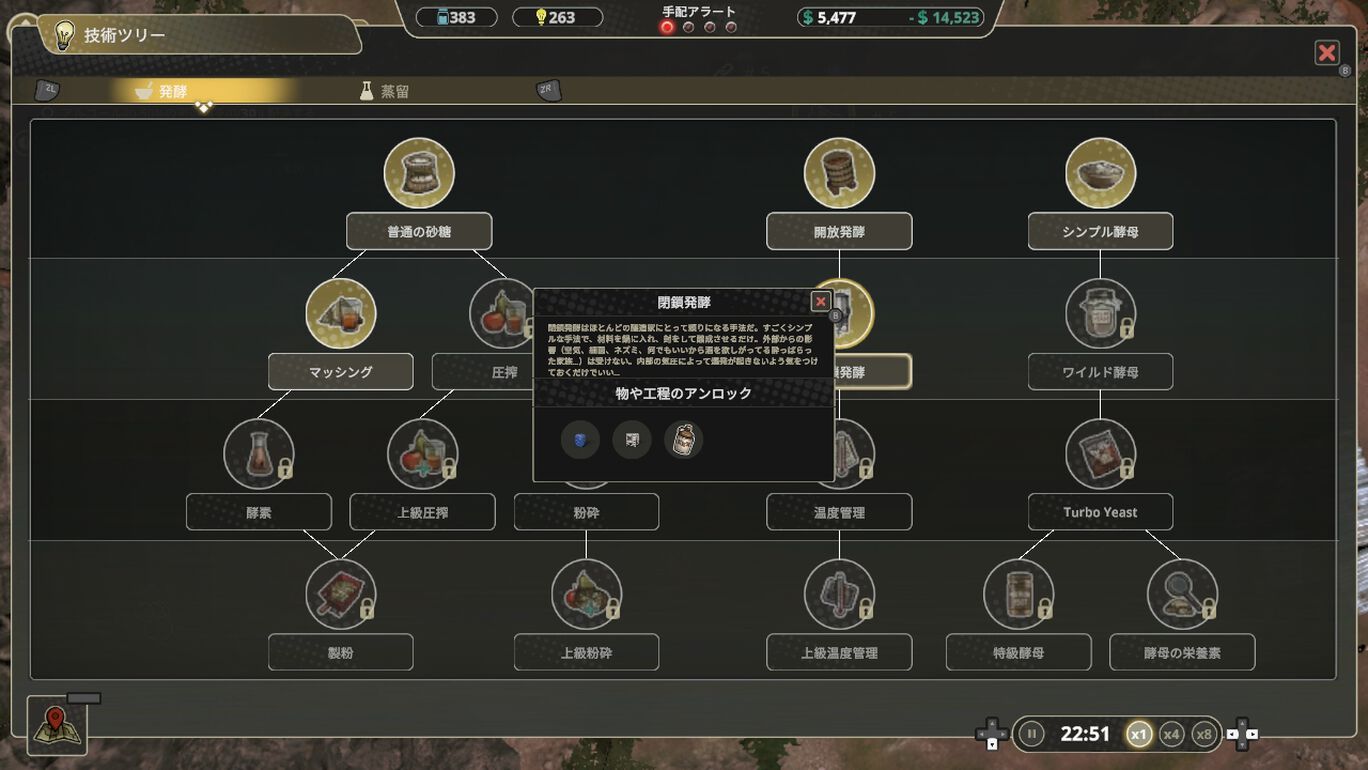Set game speed to x4

point(1172,734)
